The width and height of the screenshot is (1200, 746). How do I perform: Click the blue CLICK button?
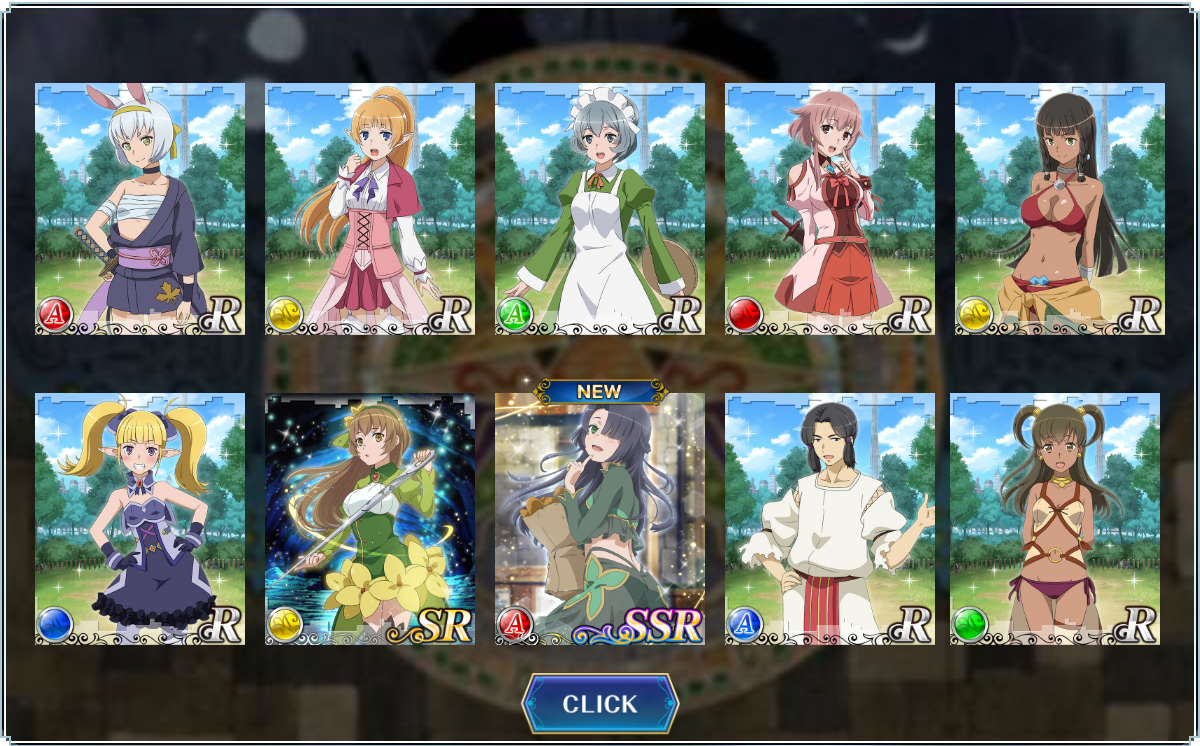[x=600, y=704]
